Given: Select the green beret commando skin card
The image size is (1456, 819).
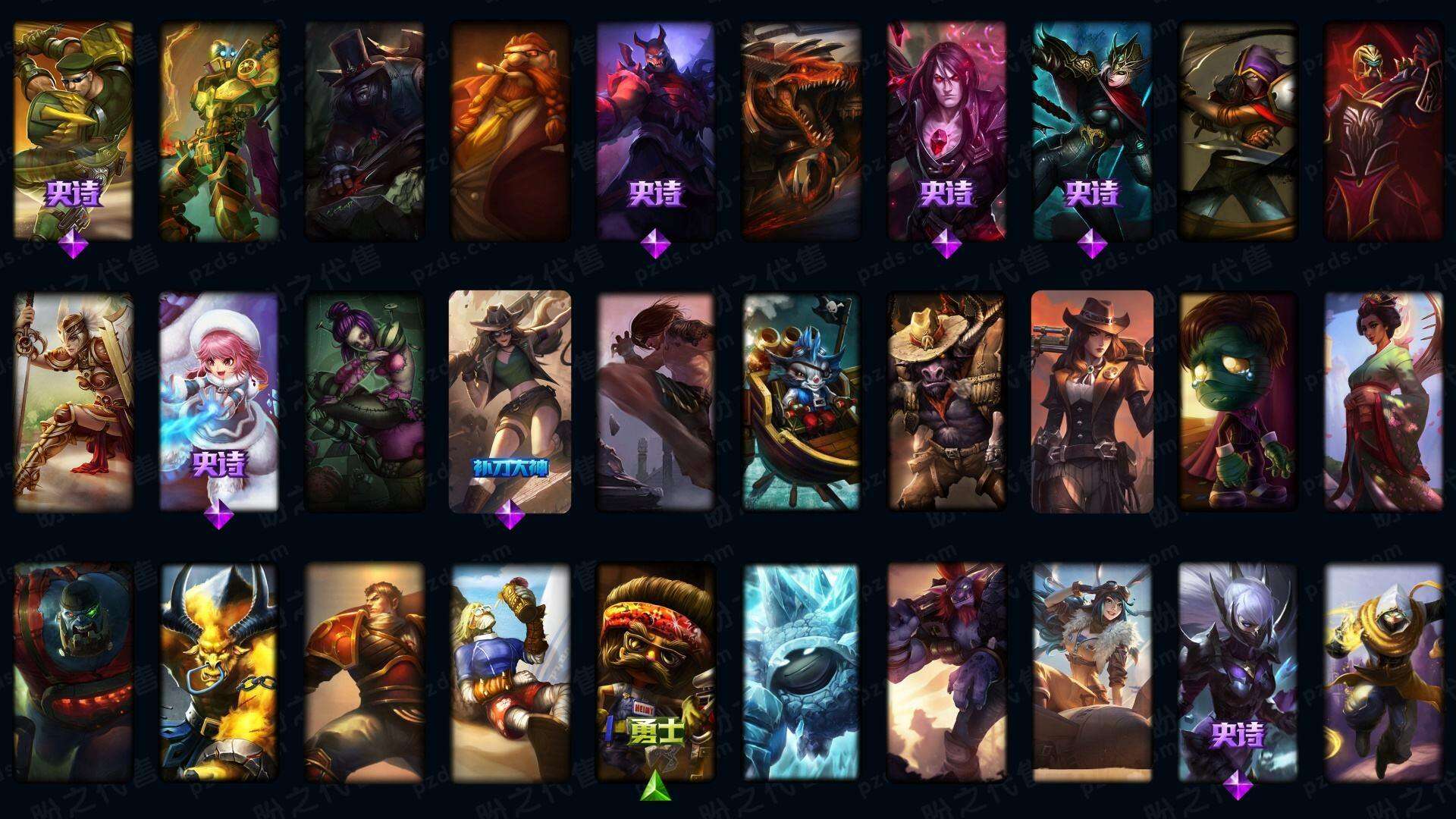Looking at the screenshot, I should (x=73, y=129).
